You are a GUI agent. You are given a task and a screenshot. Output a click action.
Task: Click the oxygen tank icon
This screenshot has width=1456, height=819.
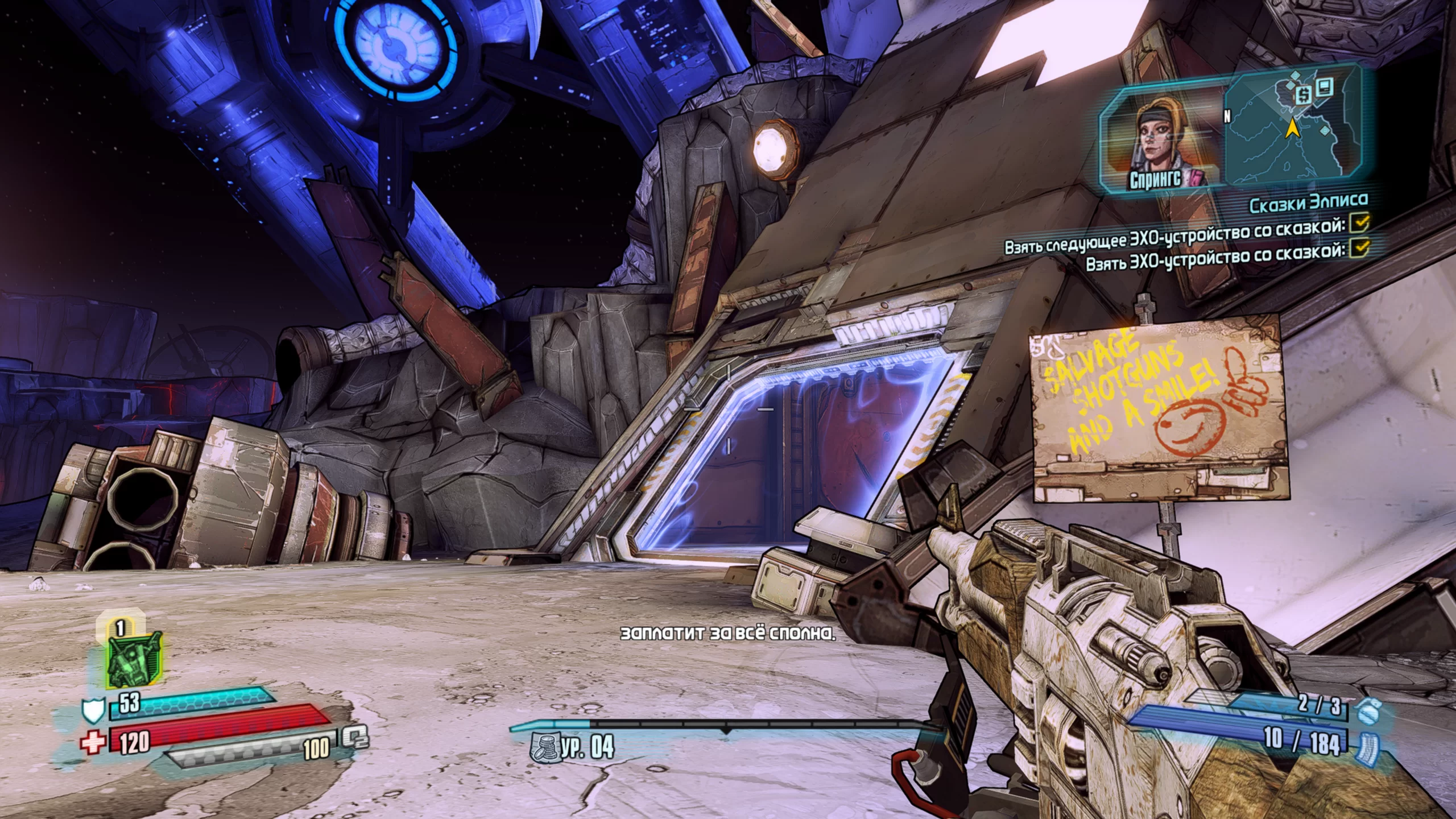(x=355, y=738)
